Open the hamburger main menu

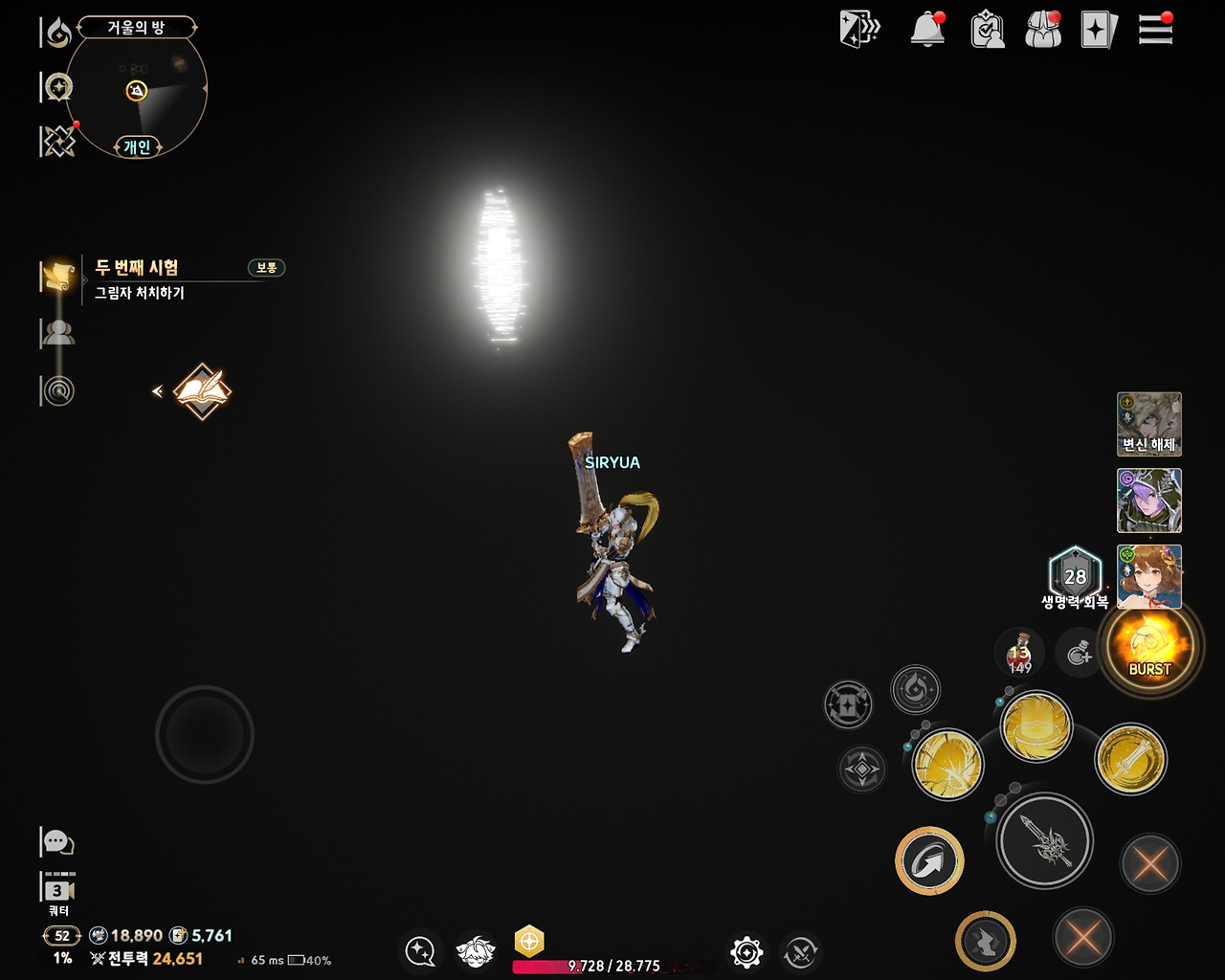click(1155, 30)
